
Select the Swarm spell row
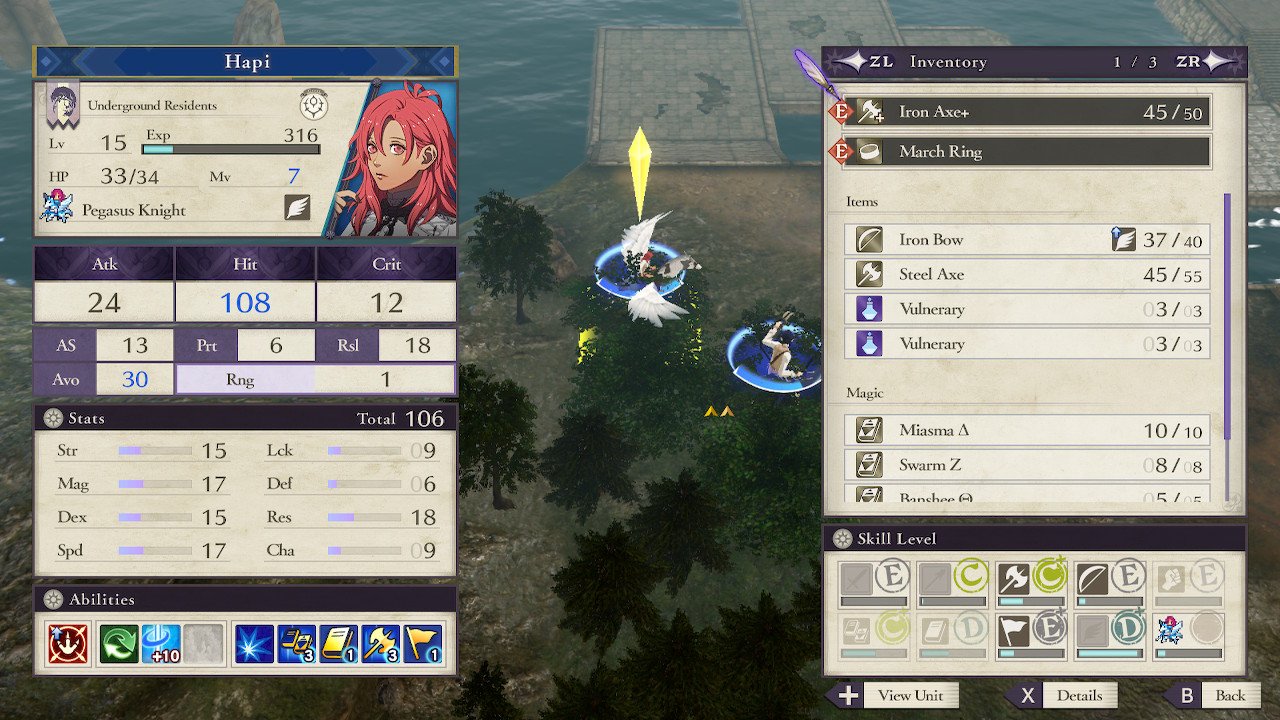tap(1028, 465)
